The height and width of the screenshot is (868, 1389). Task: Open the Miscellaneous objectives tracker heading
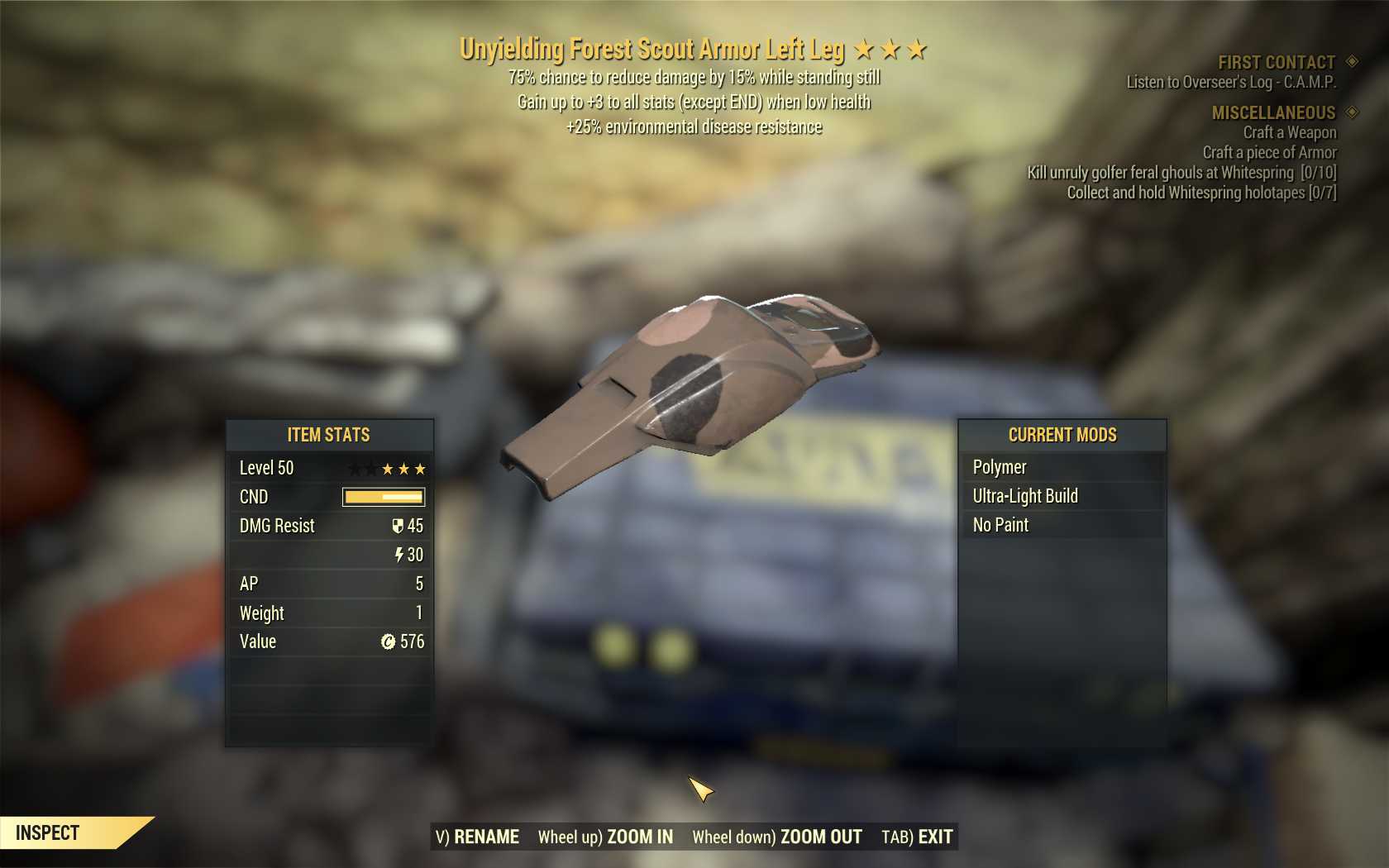coord(1273,112)
